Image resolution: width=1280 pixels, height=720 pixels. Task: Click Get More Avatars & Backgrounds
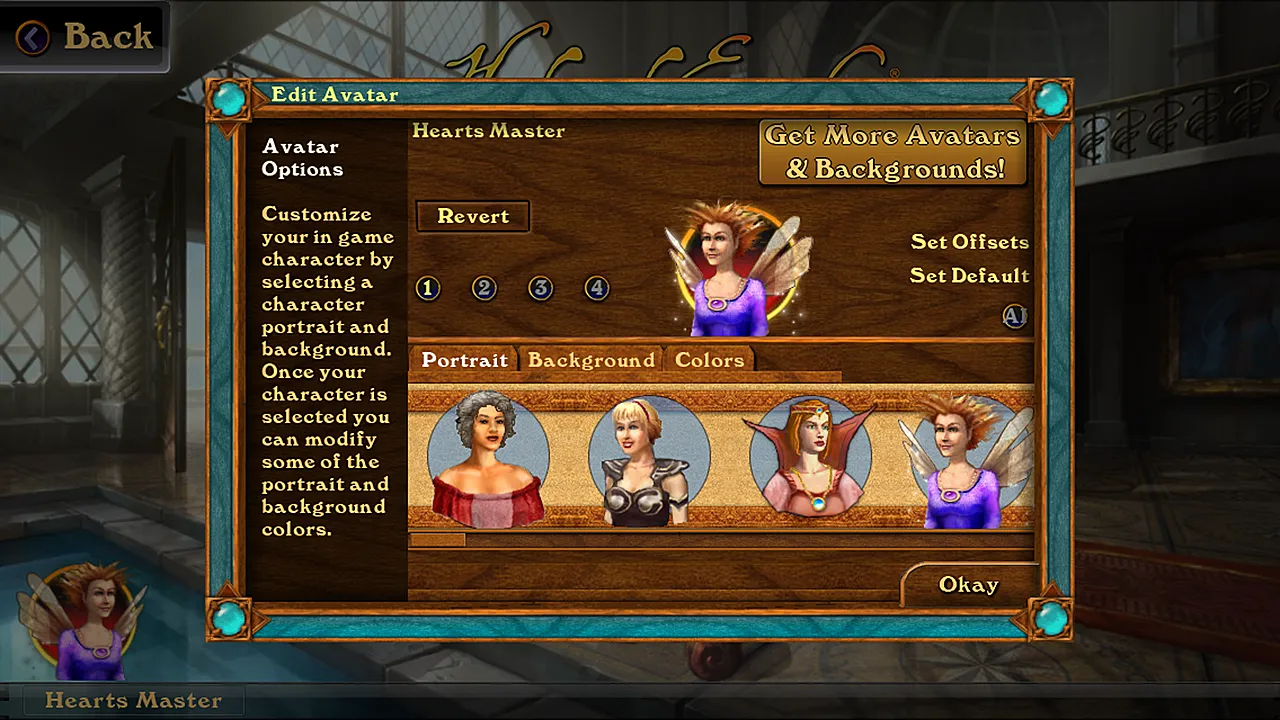click(x=893, y=152)
